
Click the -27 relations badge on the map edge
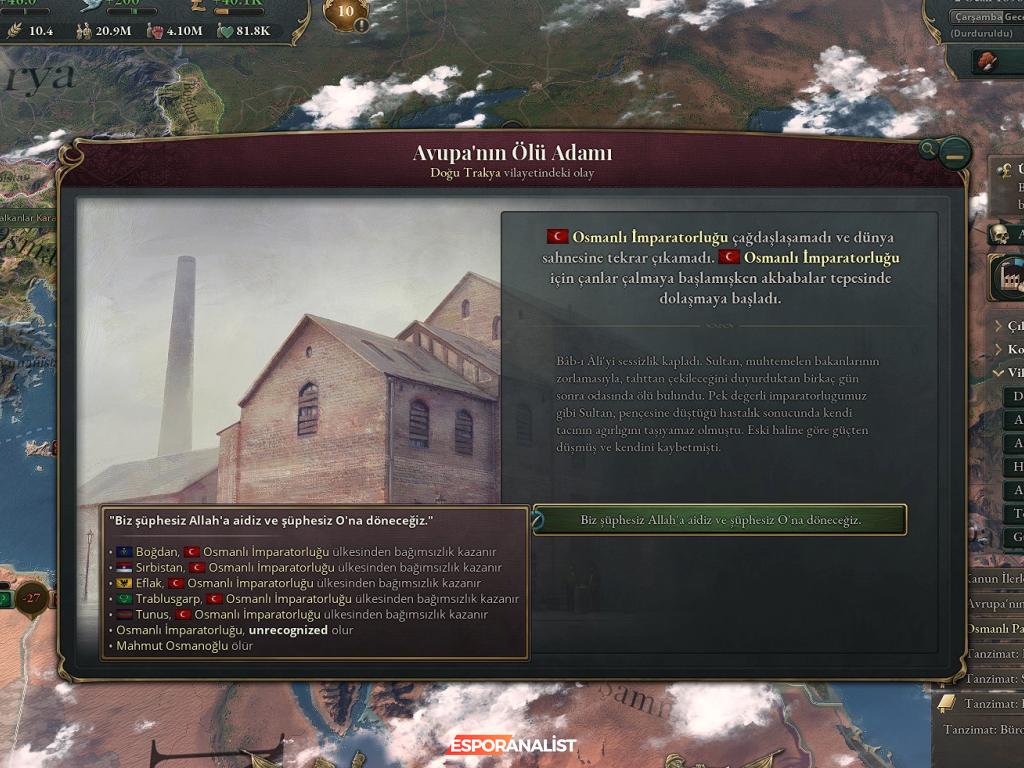(x=34, y=599)
